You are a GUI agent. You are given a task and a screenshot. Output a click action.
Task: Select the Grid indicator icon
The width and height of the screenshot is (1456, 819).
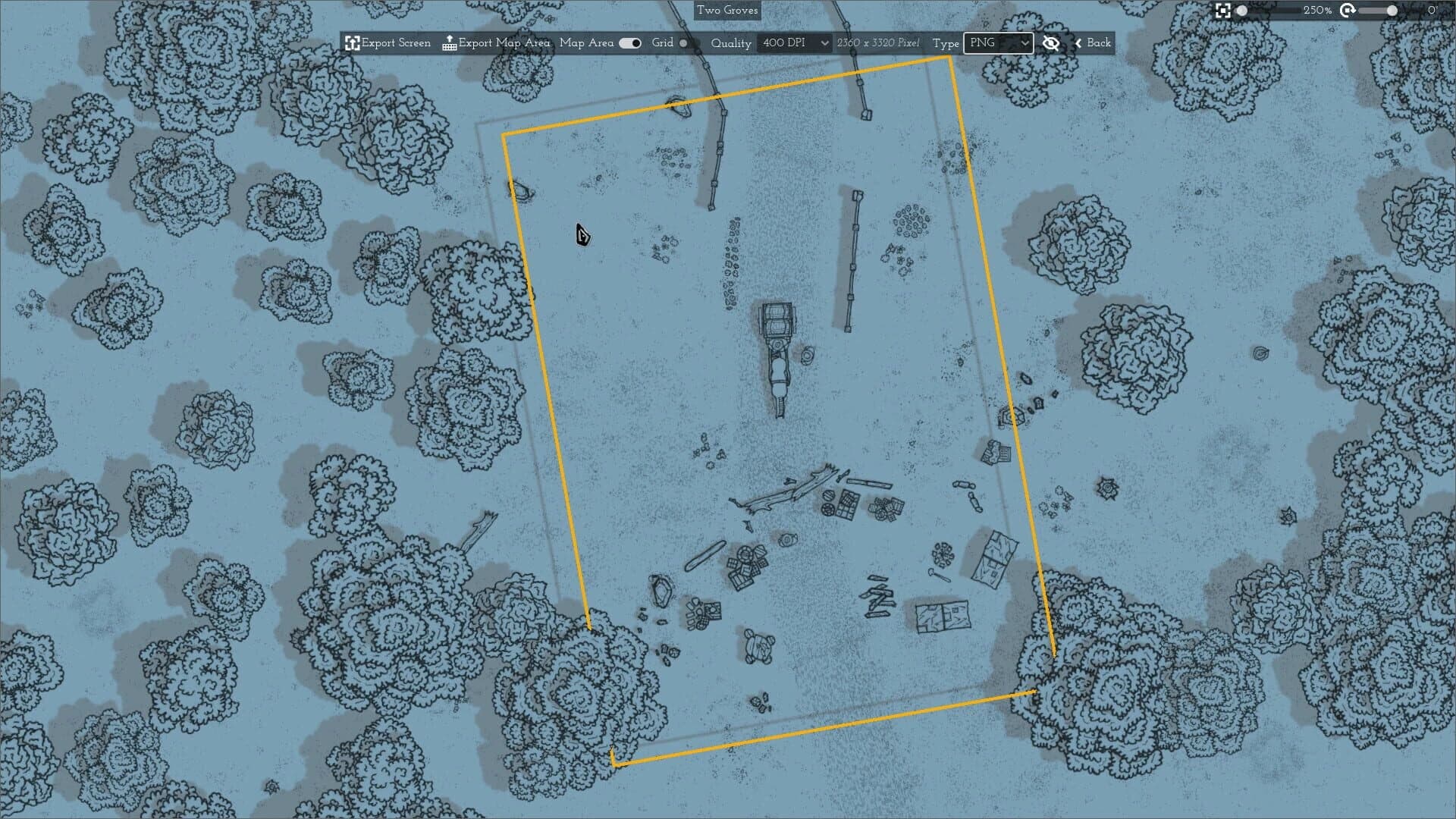(683, 43)
